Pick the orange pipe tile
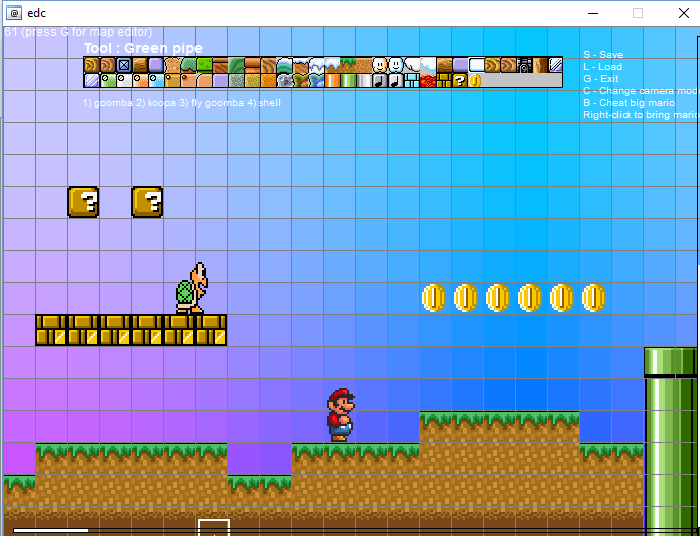The image size is (700, 536). [x=333, y=80]
